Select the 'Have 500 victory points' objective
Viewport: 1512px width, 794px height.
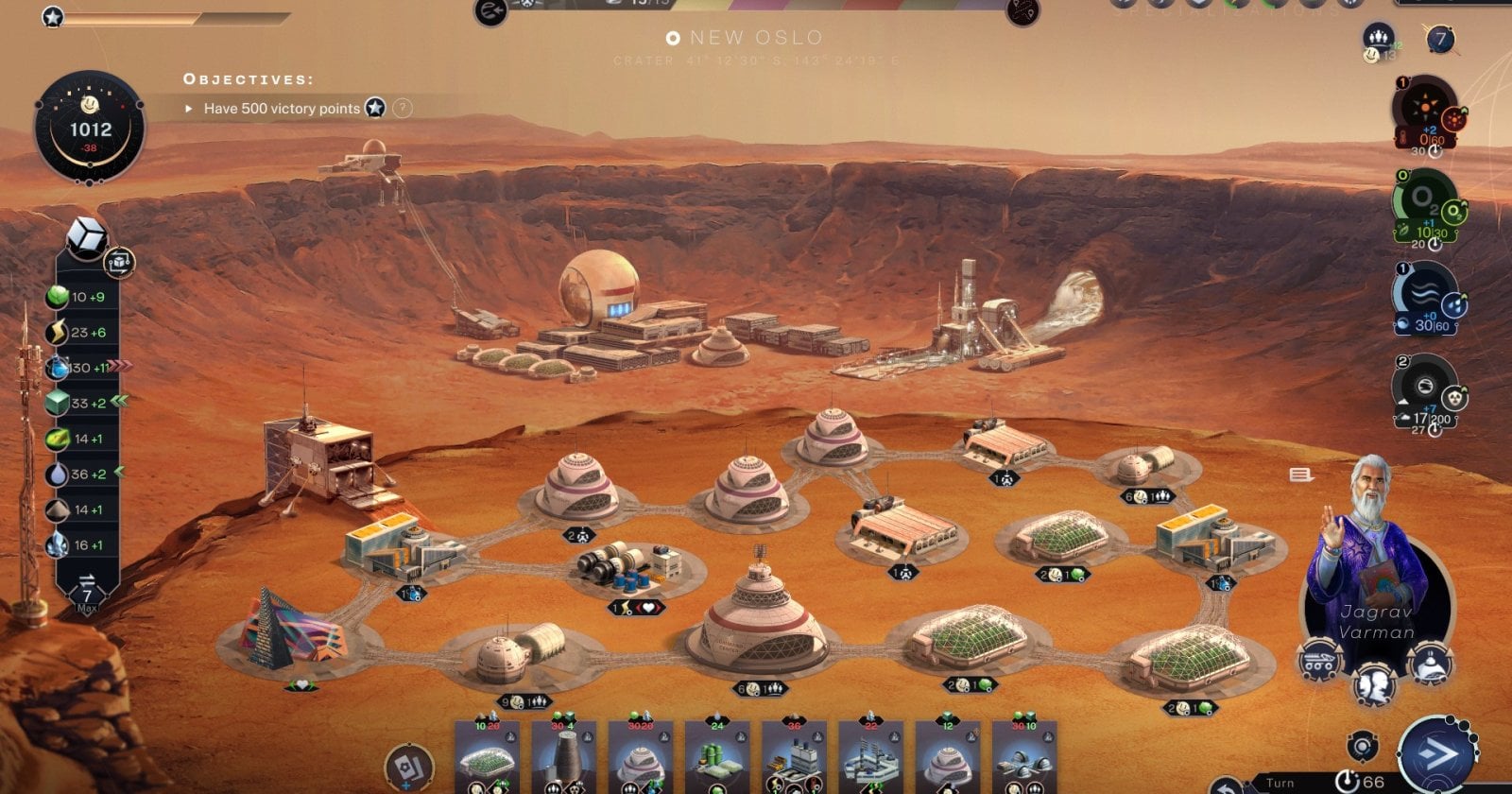(282, 109)
